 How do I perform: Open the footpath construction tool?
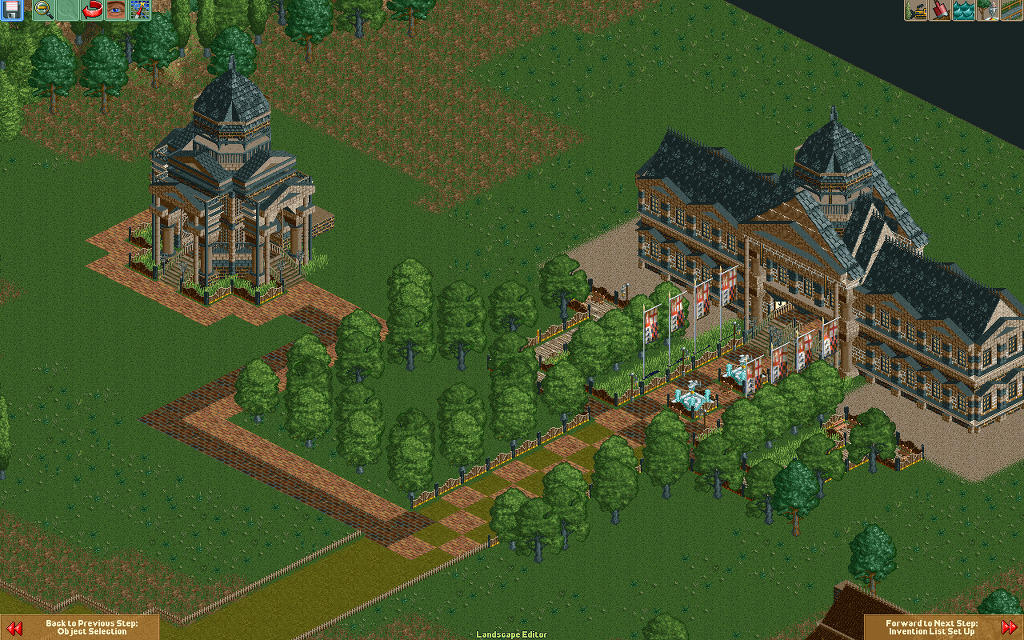1011,10
